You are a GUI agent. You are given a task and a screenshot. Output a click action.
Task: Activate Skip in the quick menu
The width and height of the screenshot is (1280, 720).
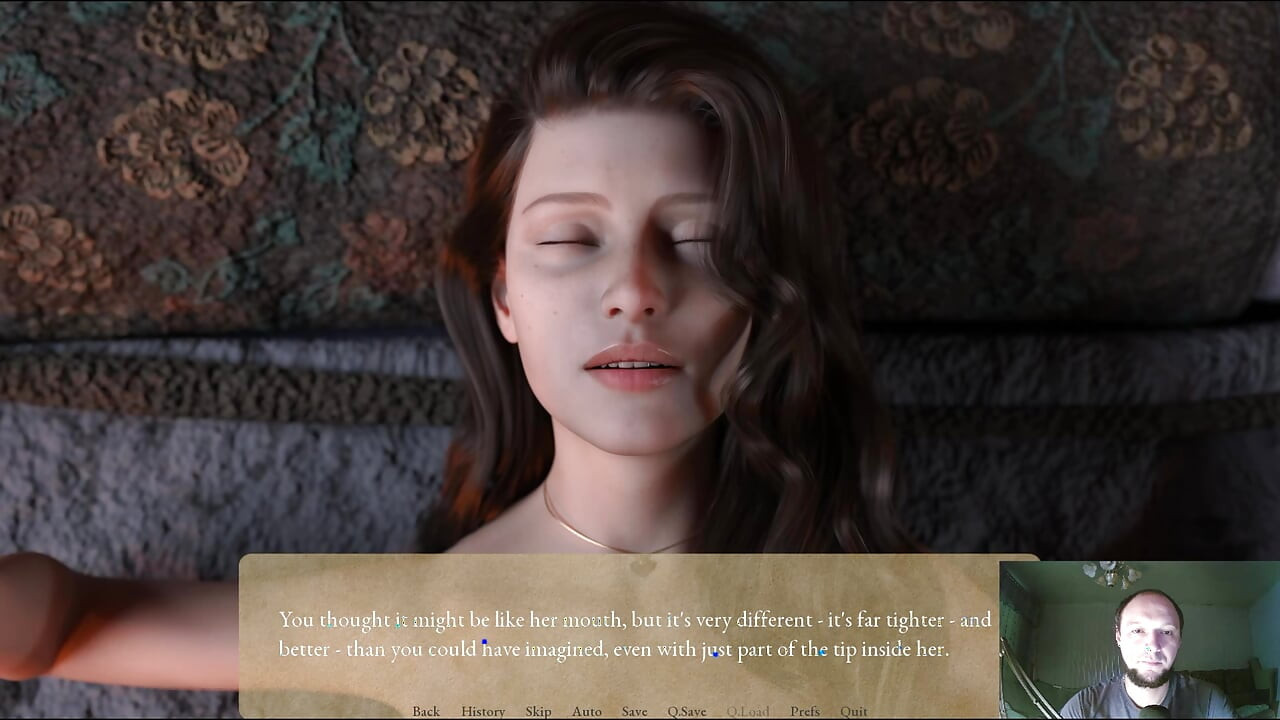(x=538, y=711)
